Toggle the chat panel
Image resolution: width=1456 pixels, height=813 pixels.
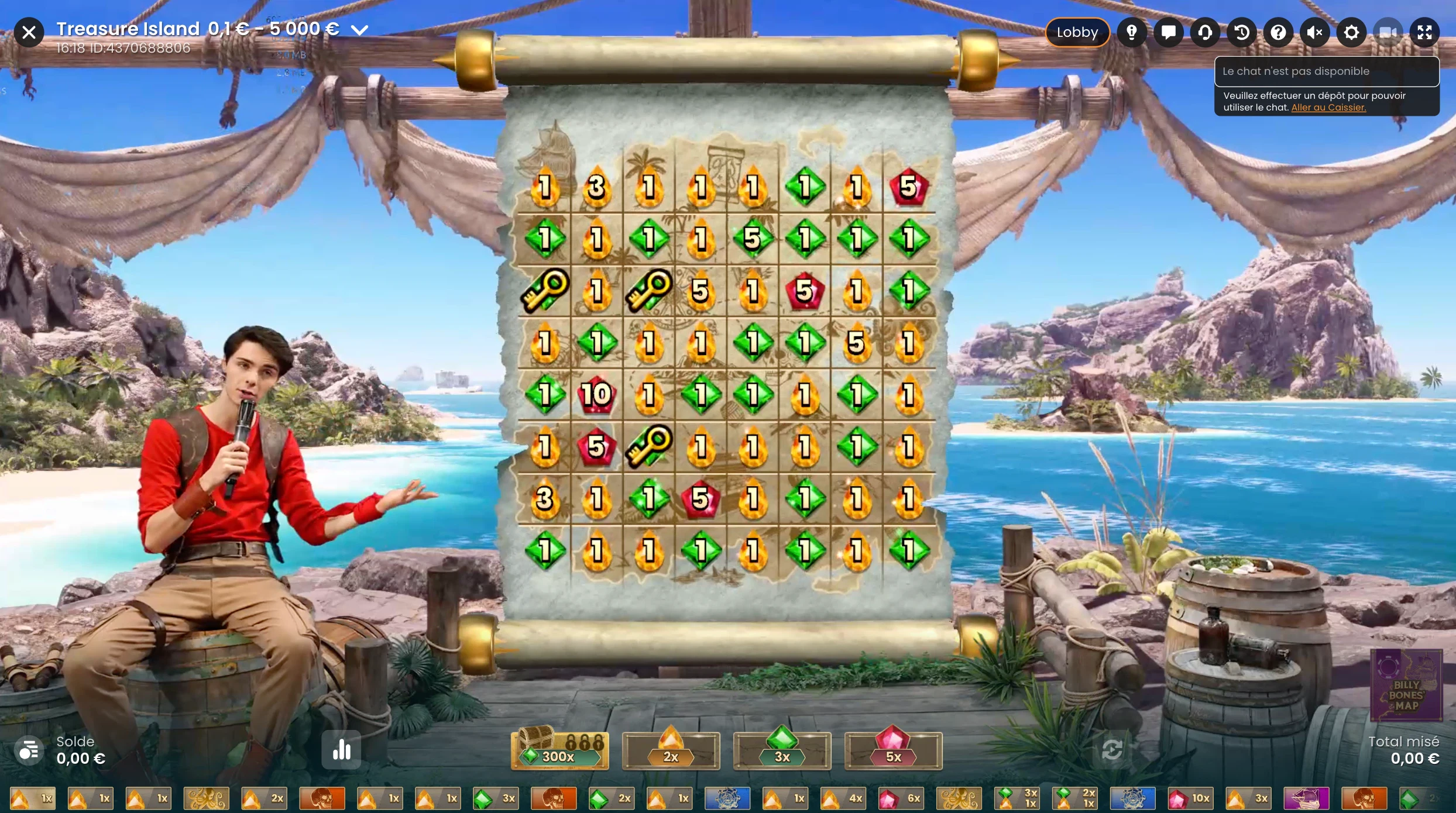(x=1168, y=32)
